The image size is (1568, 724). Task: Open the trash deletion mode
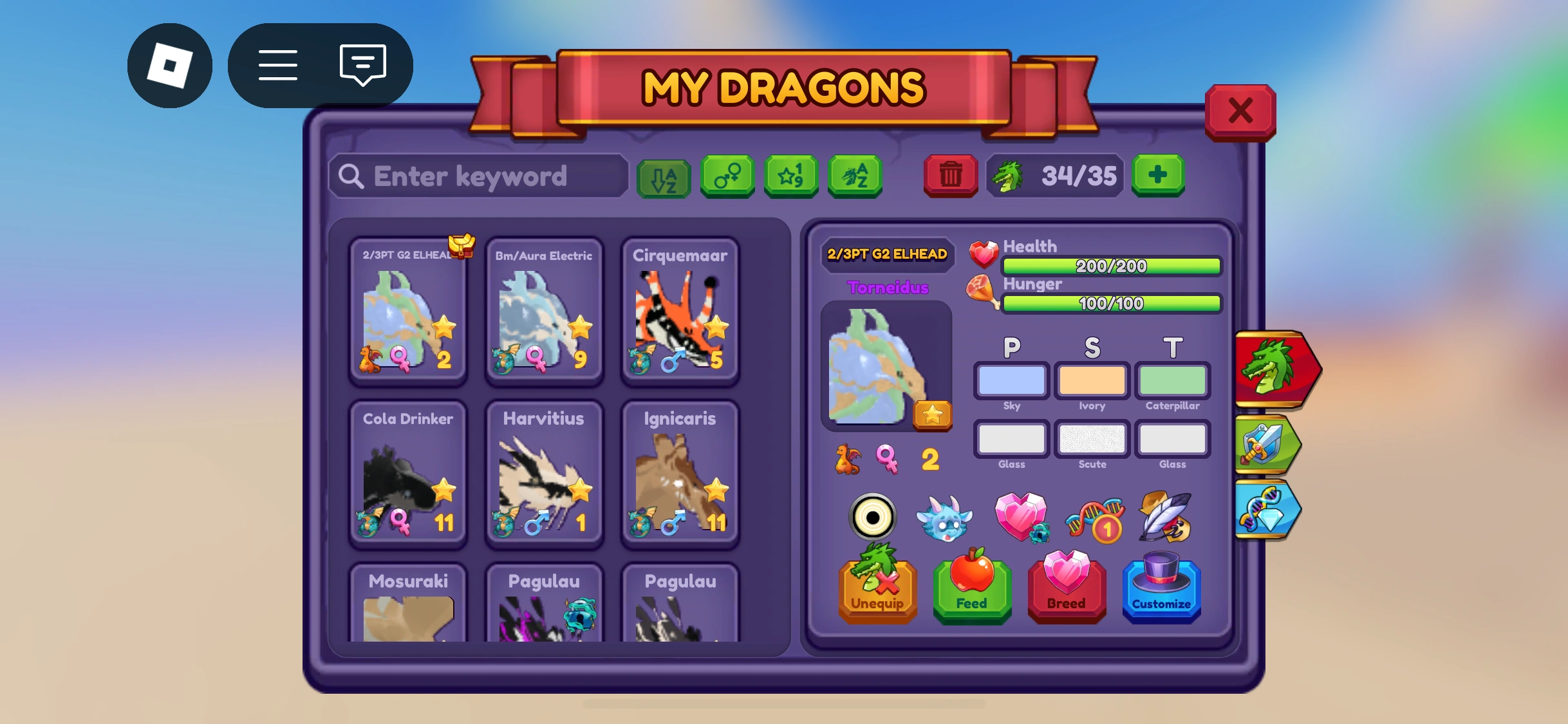[x=949, y=176]
